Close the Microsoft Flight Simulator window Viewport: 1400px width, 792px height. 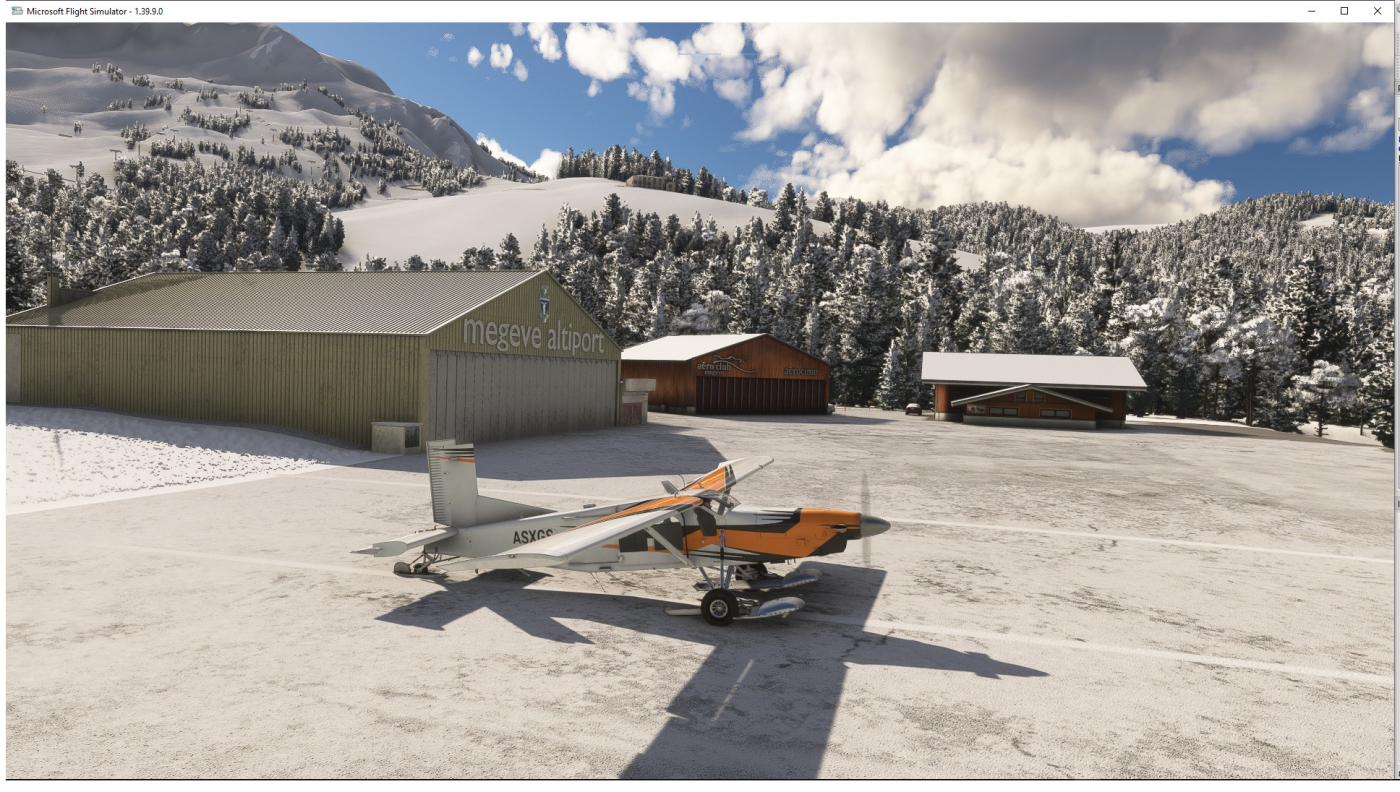[x=1377, y=10]
